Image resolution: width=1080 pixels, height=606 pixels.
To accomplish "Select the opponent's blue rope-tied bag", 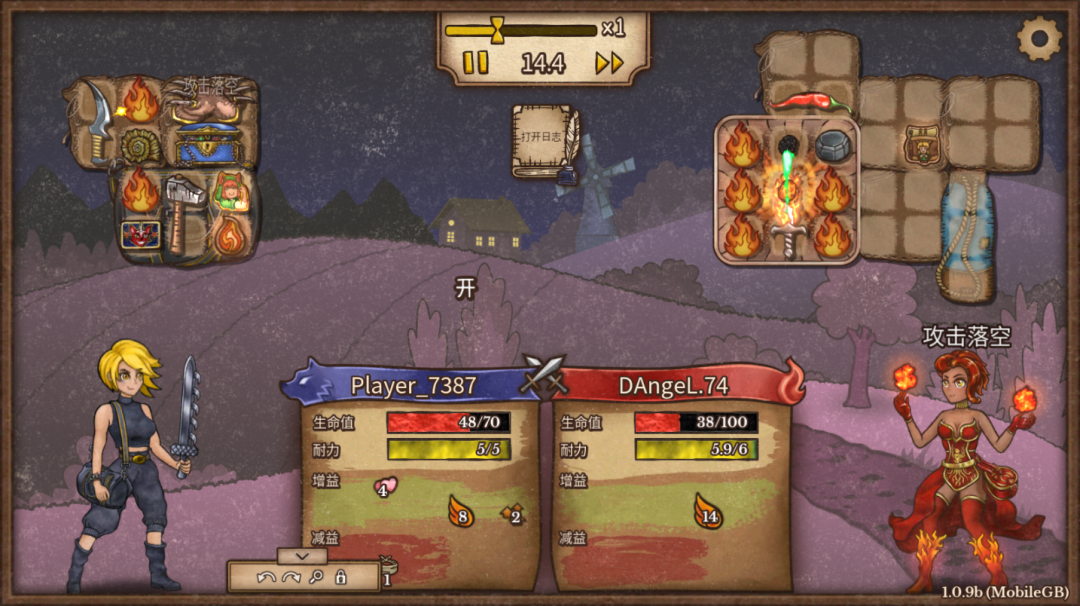I will click(x=965, y=235).
